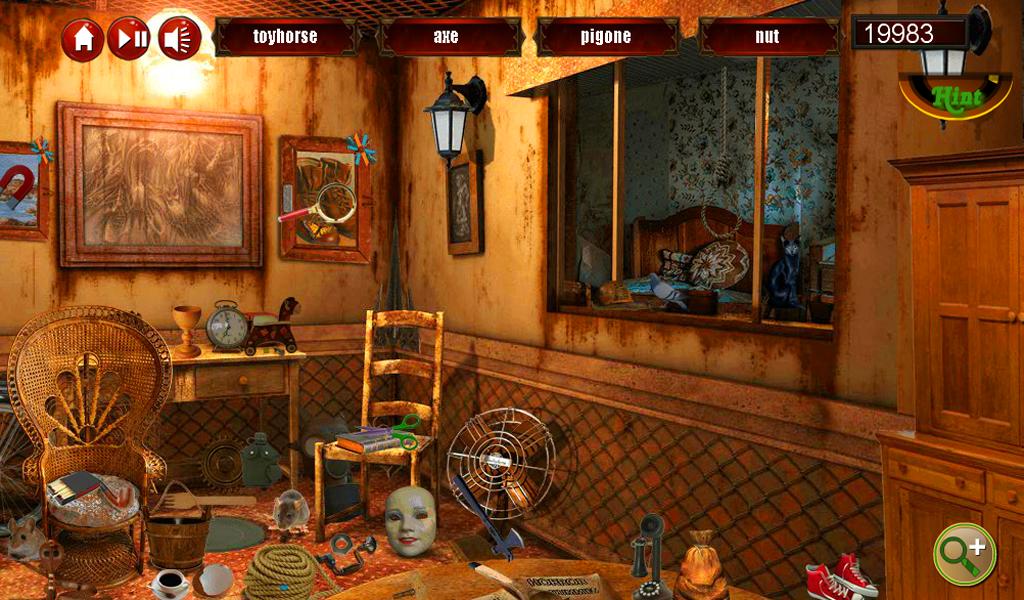Image resolution: width=1024 pixels, height=600 pixels.
Task: Select the "toyhorse" word in the list
Action: (x=285, y=37)
